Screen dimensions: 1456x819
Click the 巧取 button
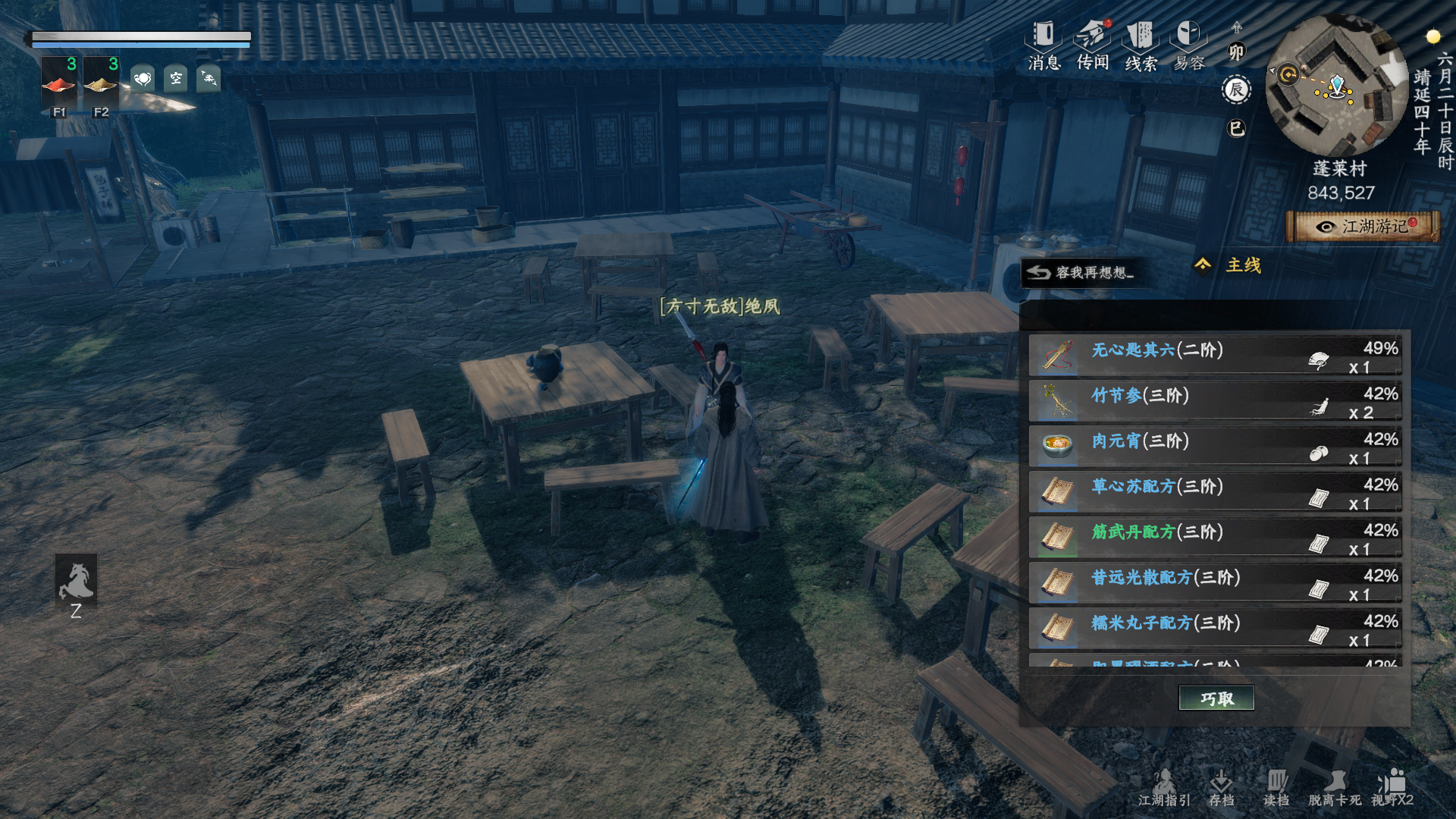(1216, 698)
